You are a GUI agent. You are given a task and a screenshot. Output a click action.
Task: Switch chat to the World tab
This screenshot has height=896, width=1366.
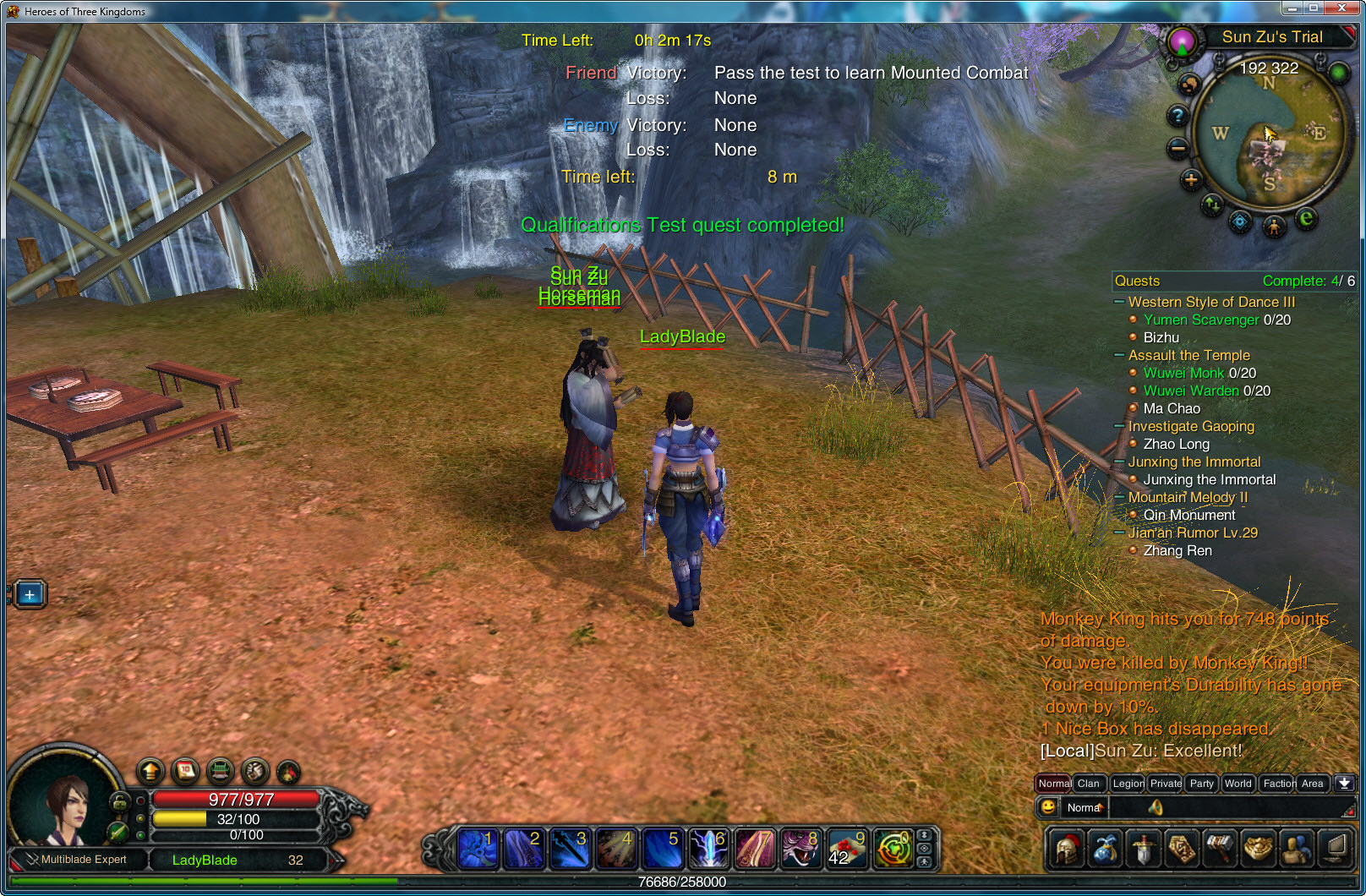pyautogui.click(x=1238, y=784)
